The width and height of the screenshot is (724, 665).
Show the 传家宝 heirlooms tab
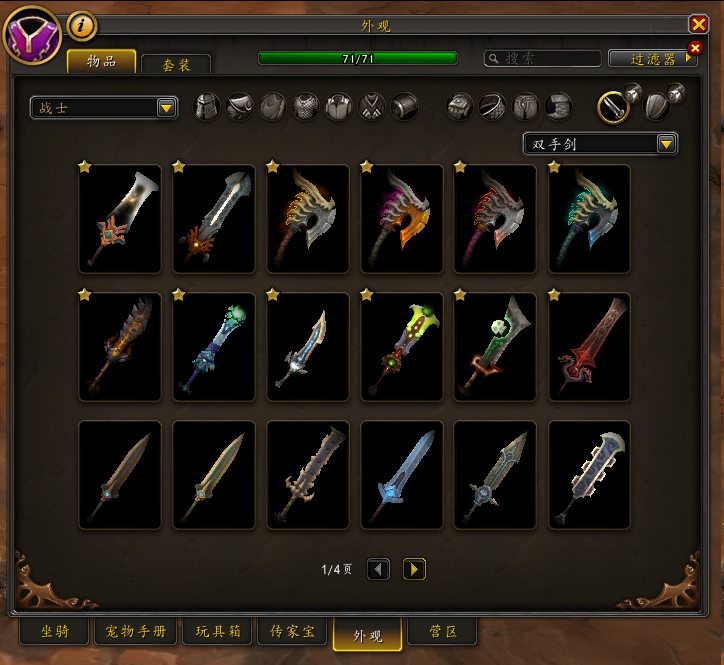[x=292, y=632]
